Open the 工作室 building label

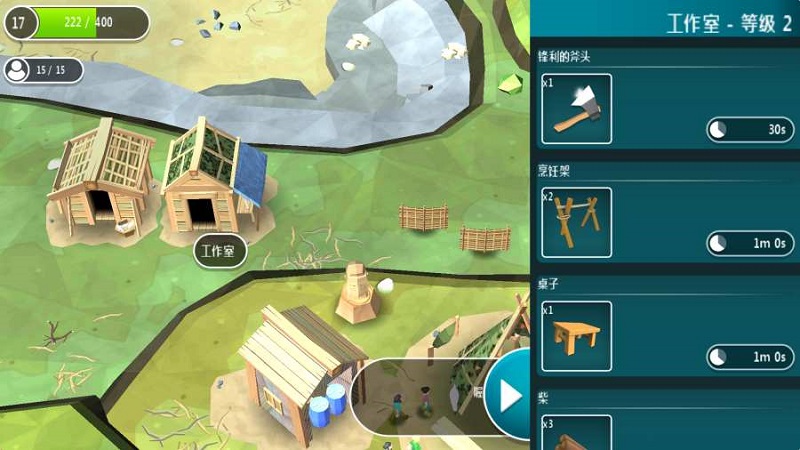tap(220, 251)
